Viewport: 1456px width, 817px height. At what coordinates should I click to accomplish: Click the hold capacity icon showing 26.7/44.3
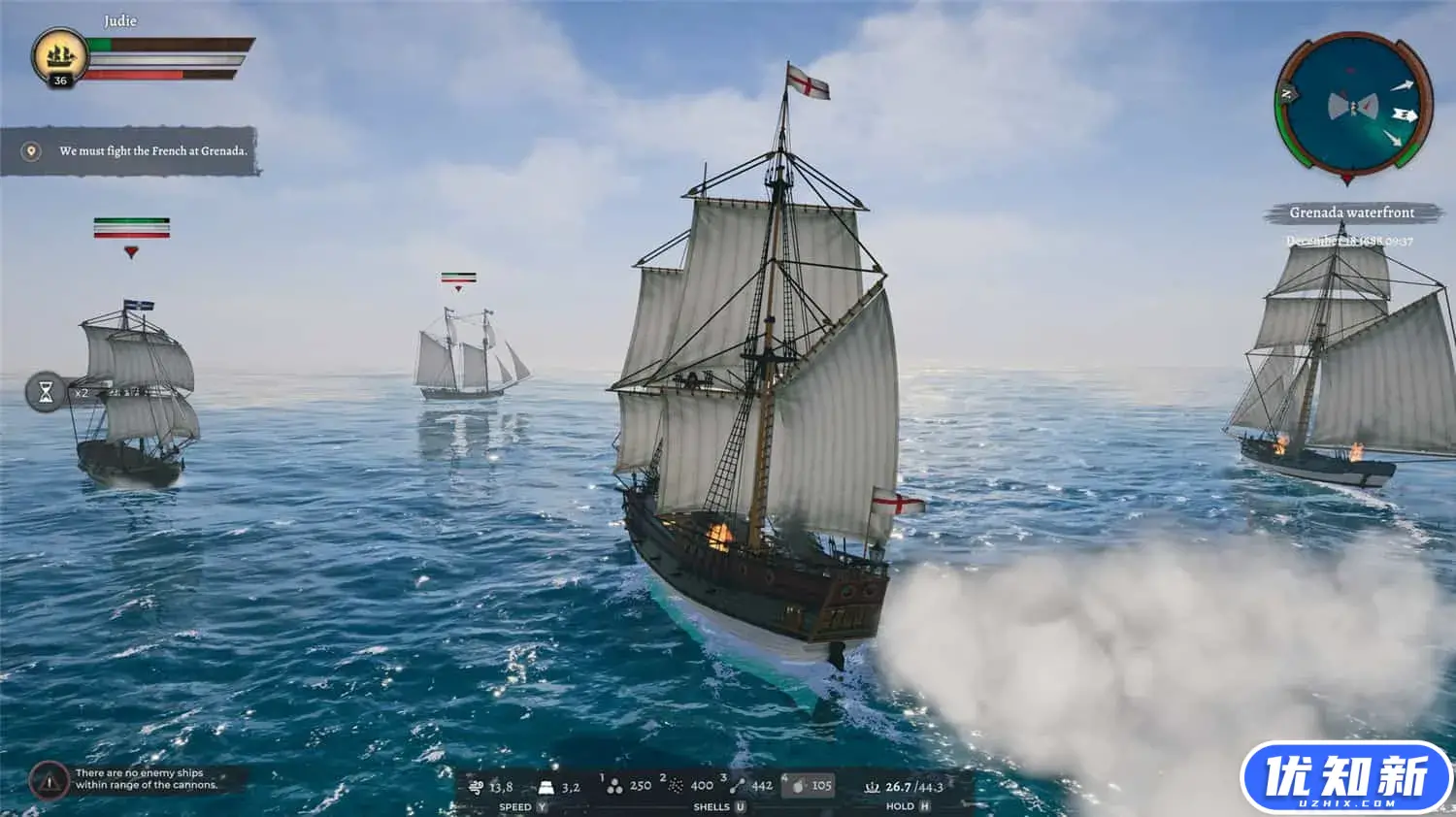point(871,786)
